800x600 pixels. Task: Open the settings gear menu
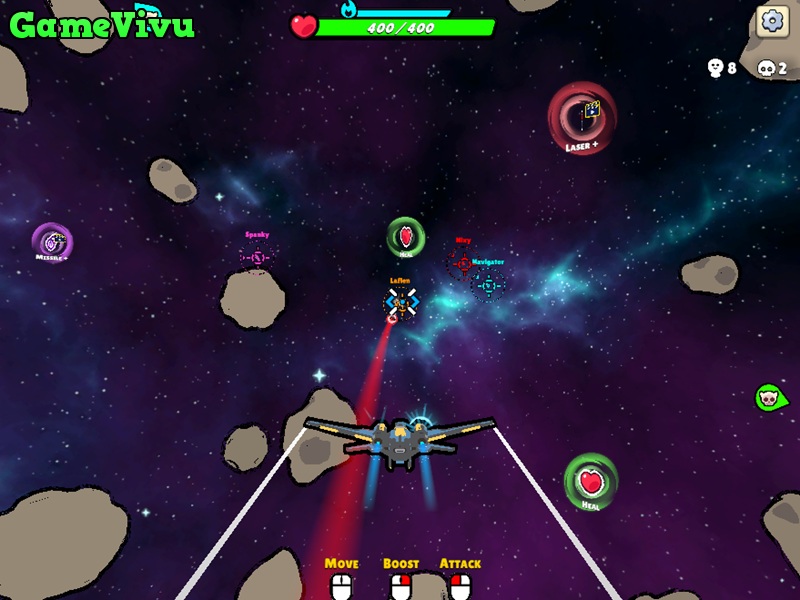point(771,20)
